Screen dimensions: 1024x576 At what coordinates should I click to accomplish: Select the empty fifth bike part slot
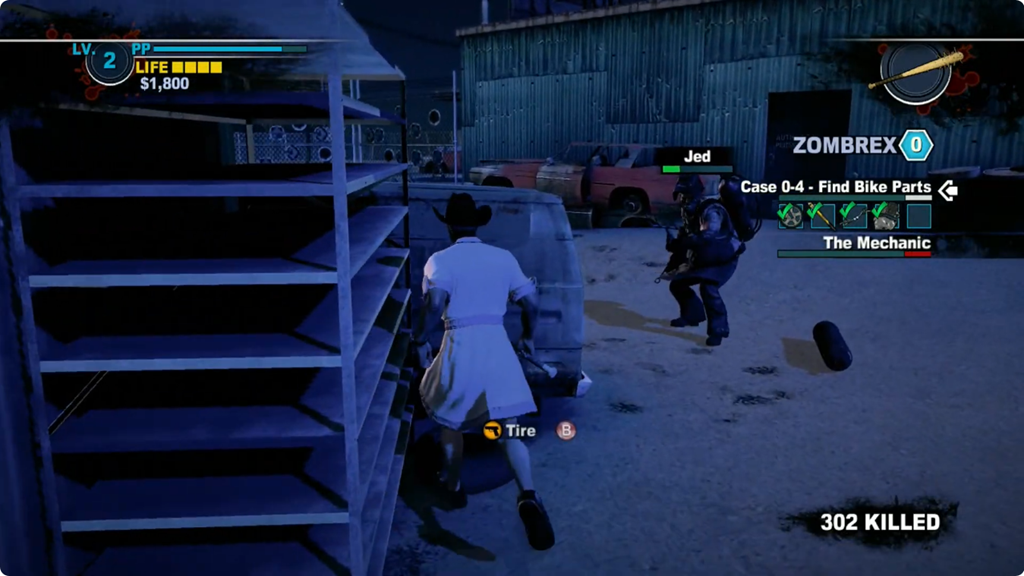(918, 216)
